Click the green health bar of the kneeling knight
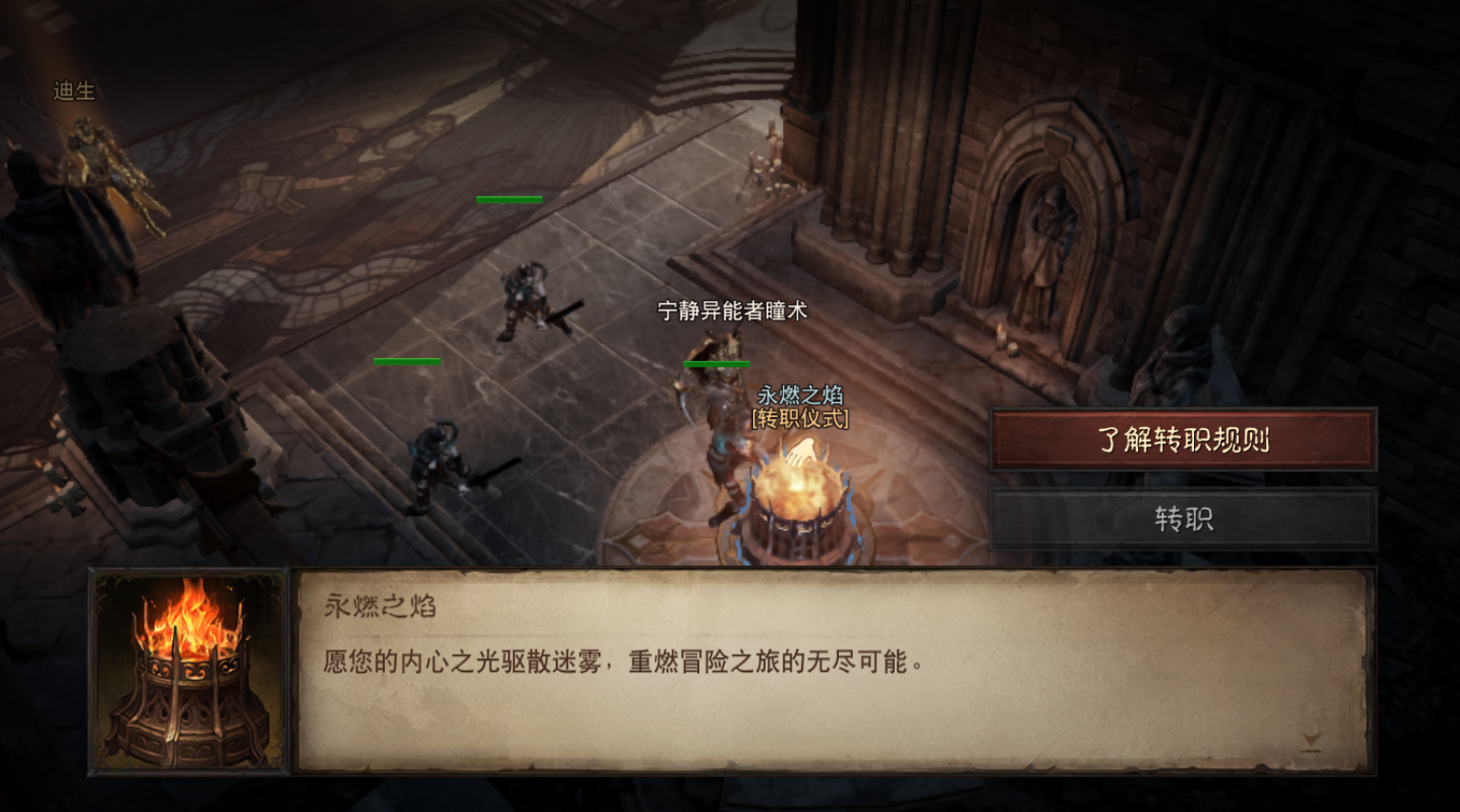1460x812 pixels. [509, 198]
